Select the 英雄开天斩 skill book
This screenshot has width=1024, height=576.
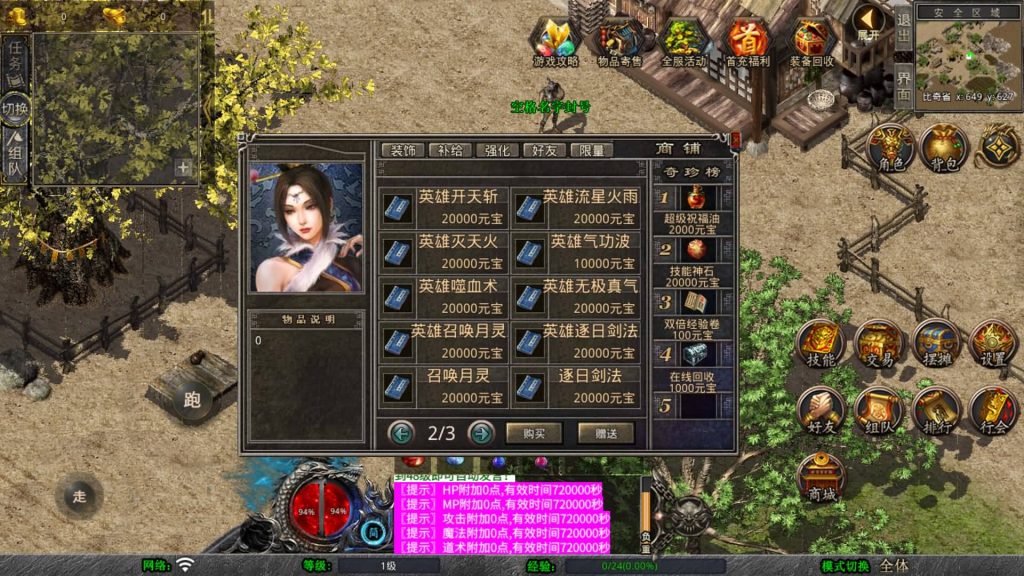[x=444, y=207]
